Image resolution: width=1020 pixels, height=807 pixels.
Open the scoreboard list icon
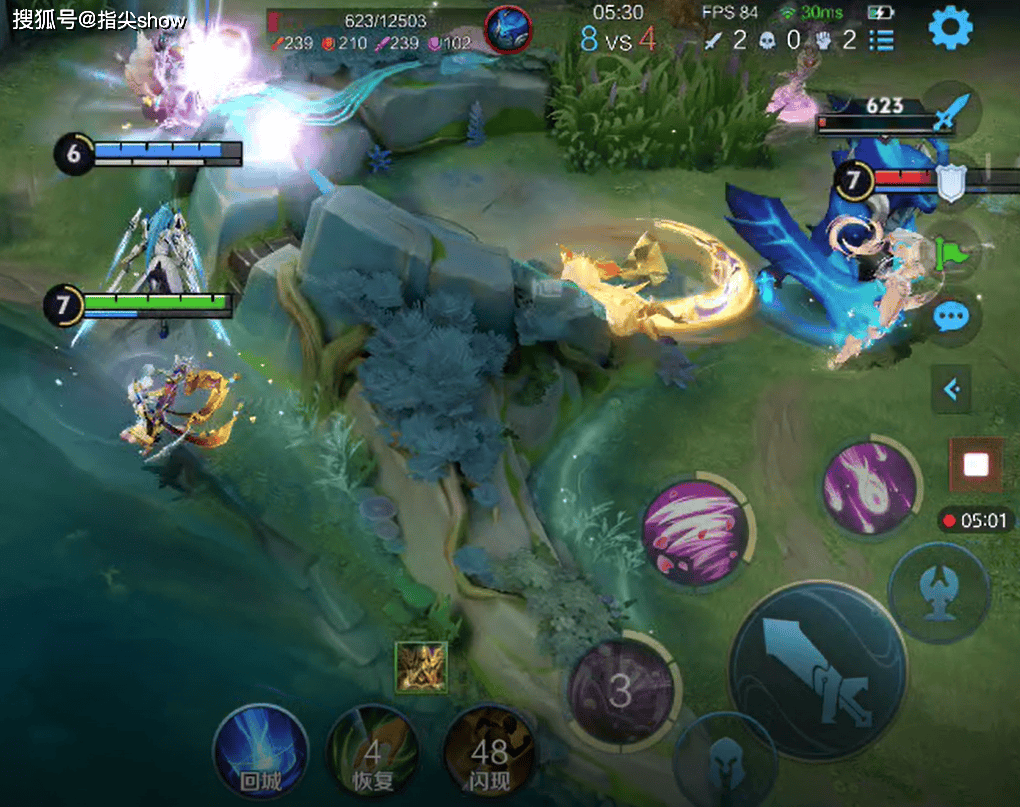882,40
